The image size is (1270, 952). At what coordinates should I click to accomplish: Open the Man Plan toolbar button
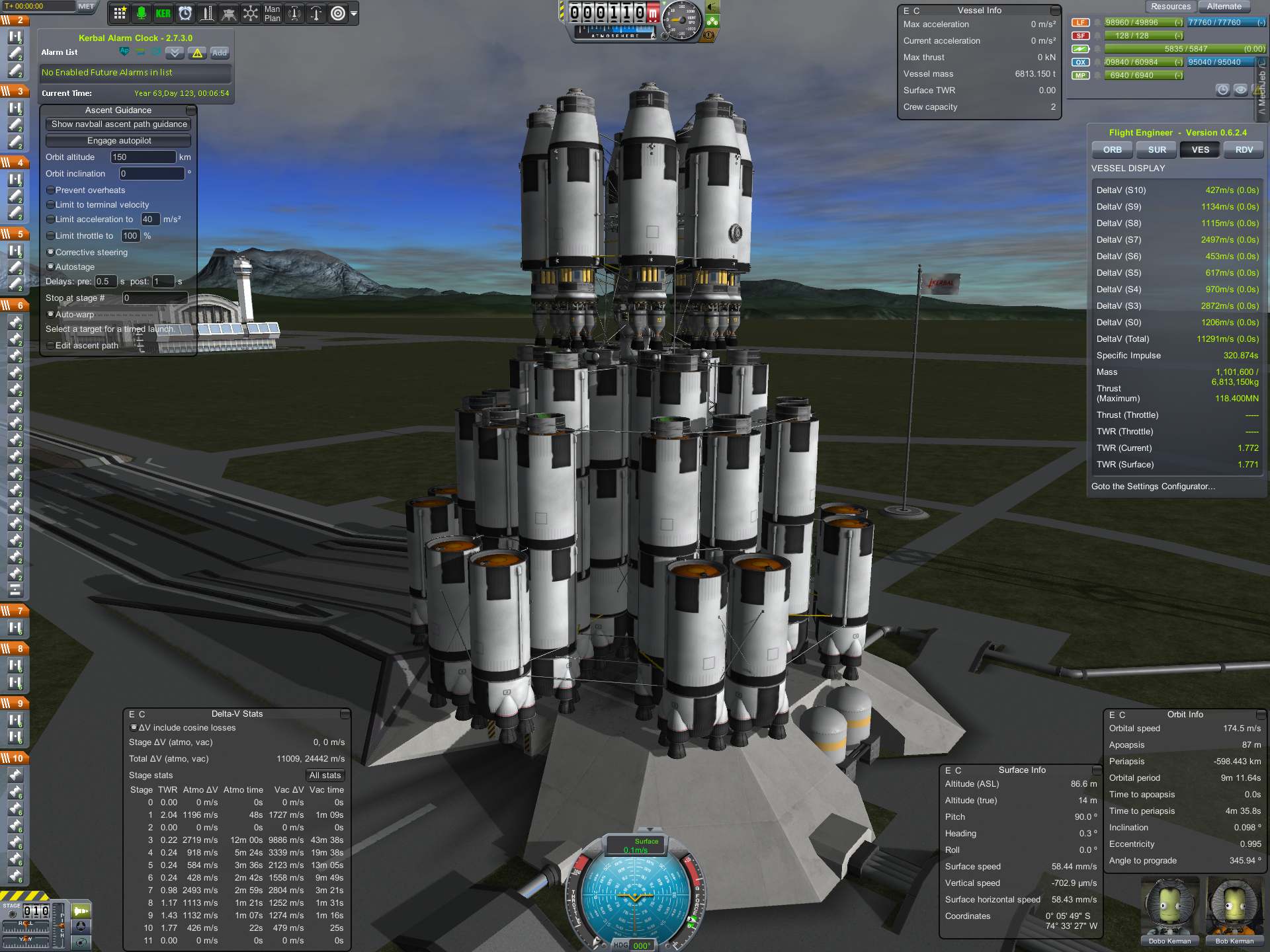[x=272, y=13]
